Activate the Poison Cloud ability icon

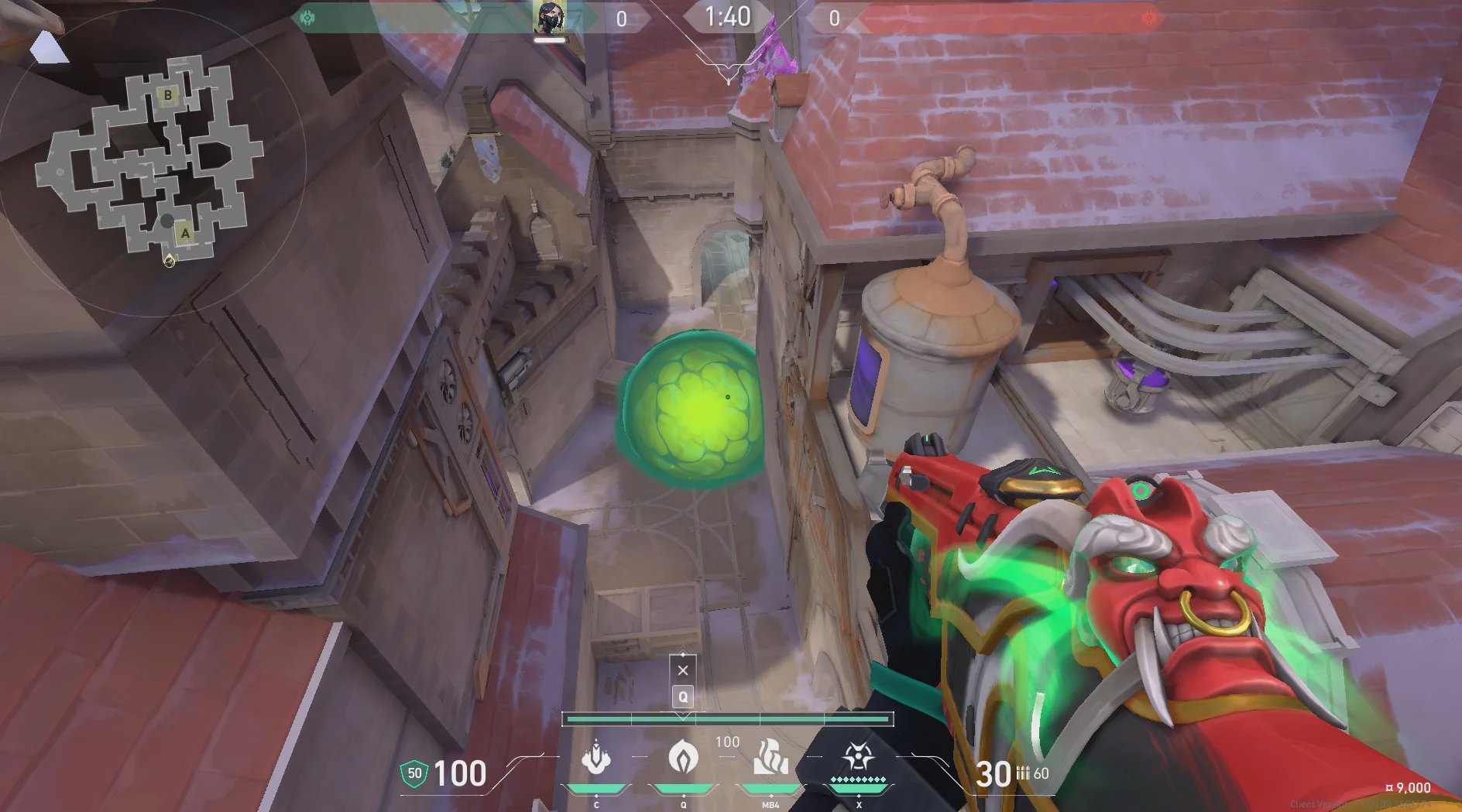[x=683, y=757]
